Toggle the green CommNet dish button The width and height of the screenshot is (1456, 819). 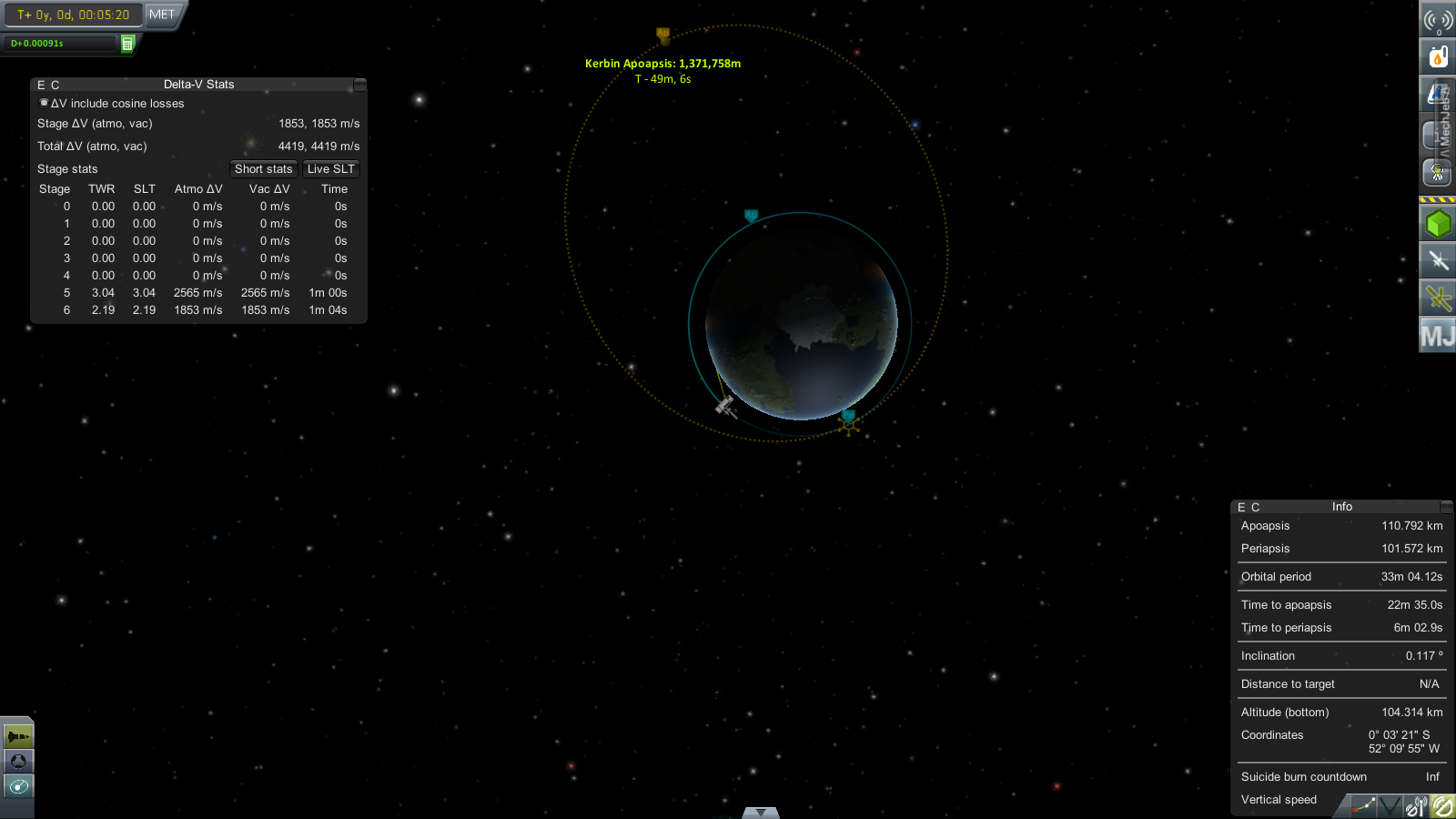(1442, 806)
